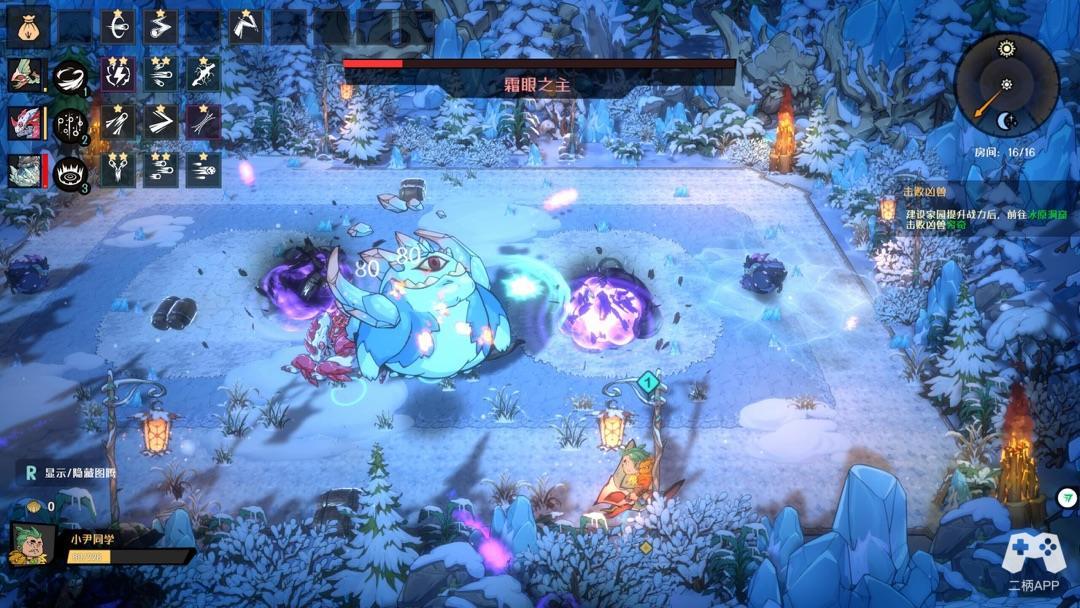Click the 小尹同学 player portrait
Screen dimensions: 1080x608
[x=32, y=545]
